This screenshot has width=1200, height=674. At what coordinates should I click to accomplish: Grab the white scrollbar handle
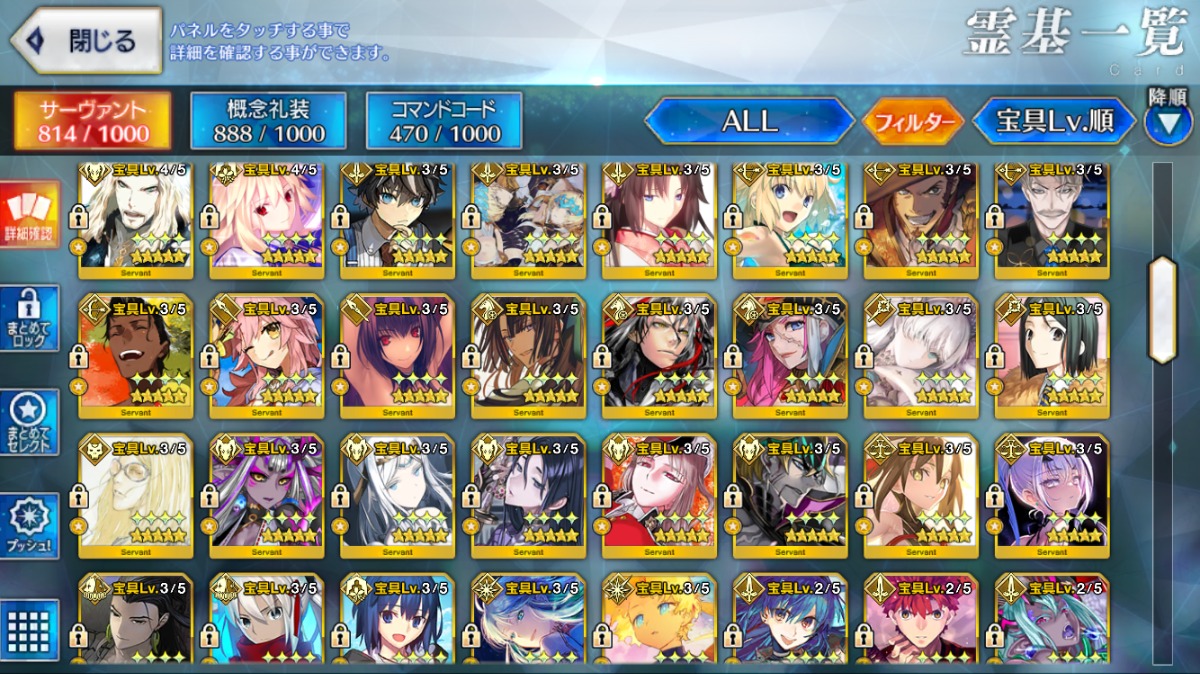[1162, 309]
